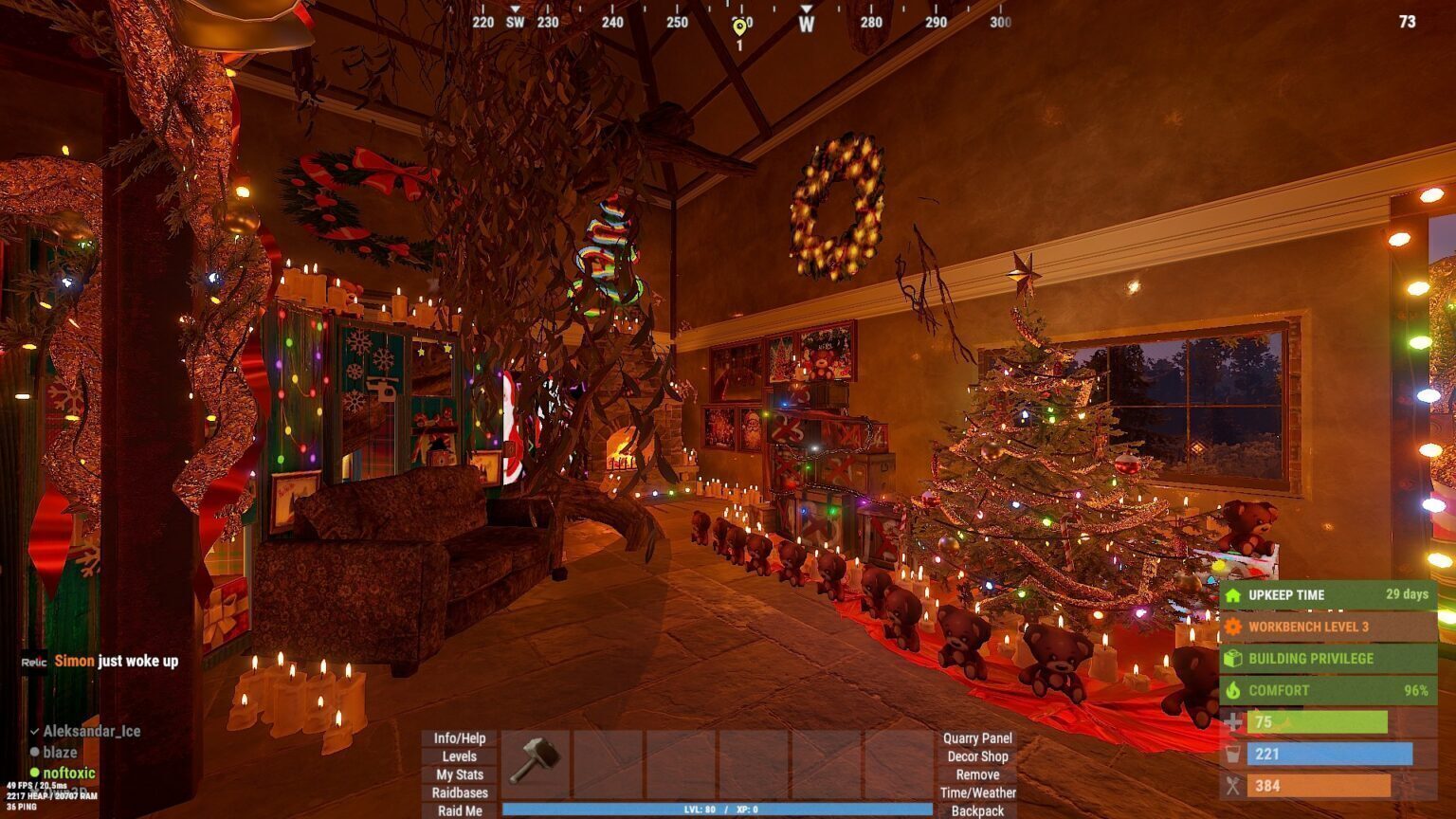Activate the Remove tool button
This screenshot has height=819, width=1456.
click(x=977, y=774)
